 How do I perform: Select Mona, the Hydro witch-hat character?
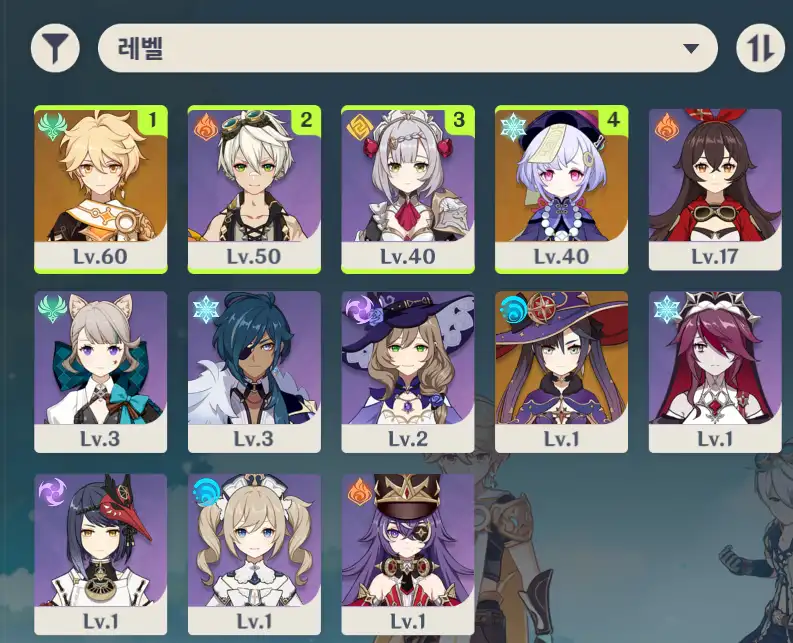point(561,371)
